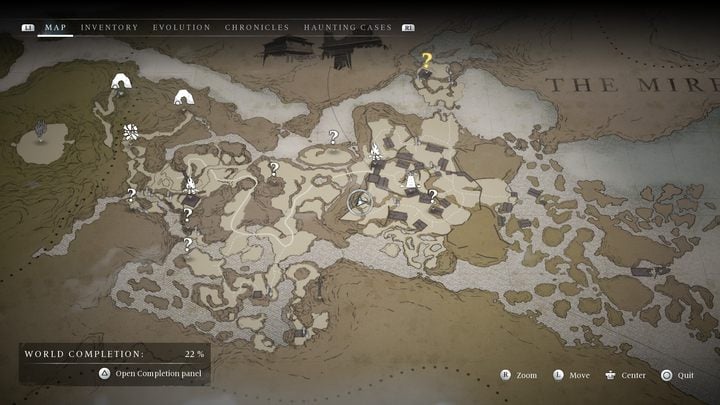The image size is (720, 405).
Task: Show the Chronicles tab
Action: (257, 27)
